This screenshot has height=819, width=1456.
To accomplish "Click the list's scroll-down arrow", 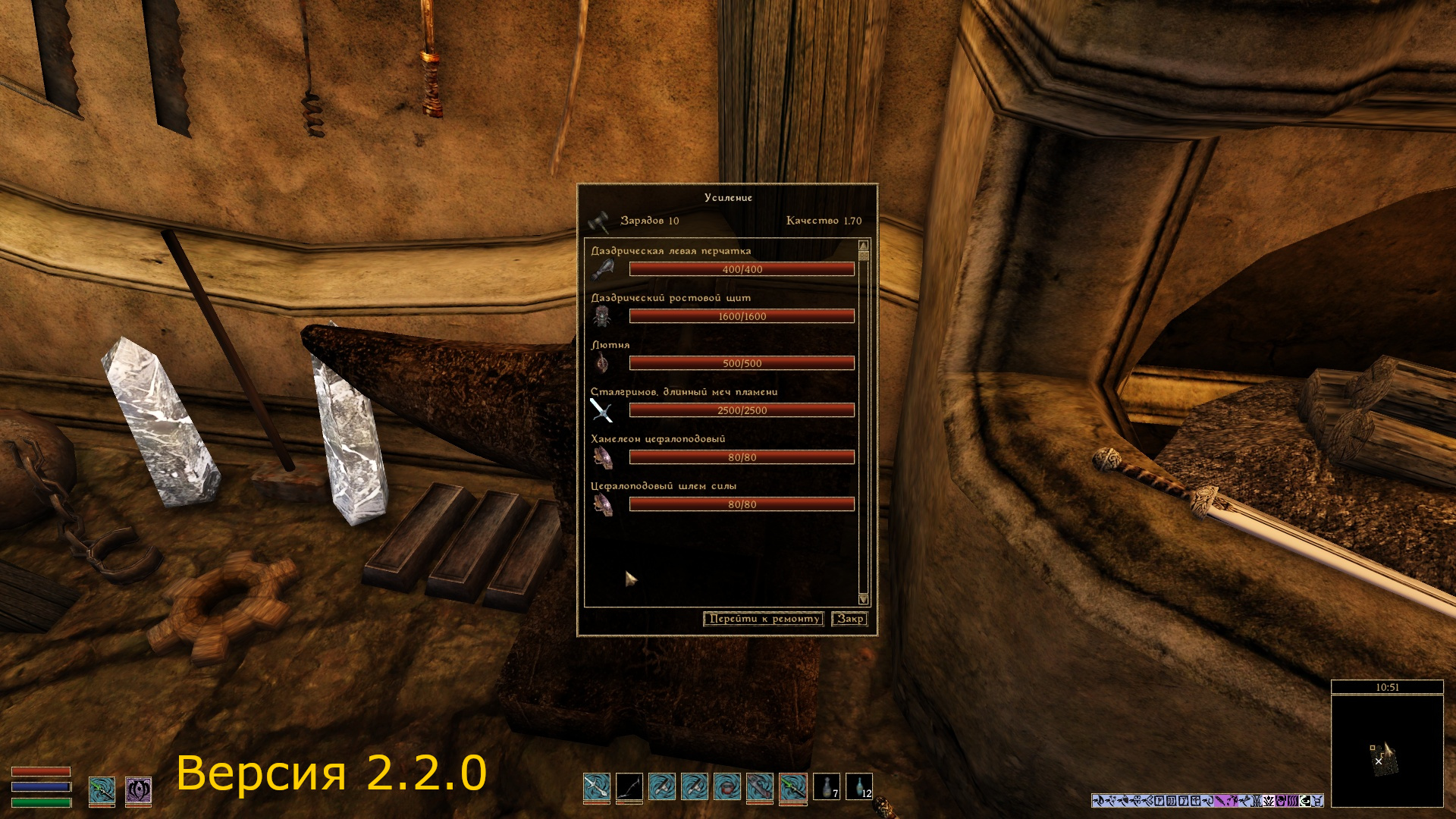I will [863, 599].
